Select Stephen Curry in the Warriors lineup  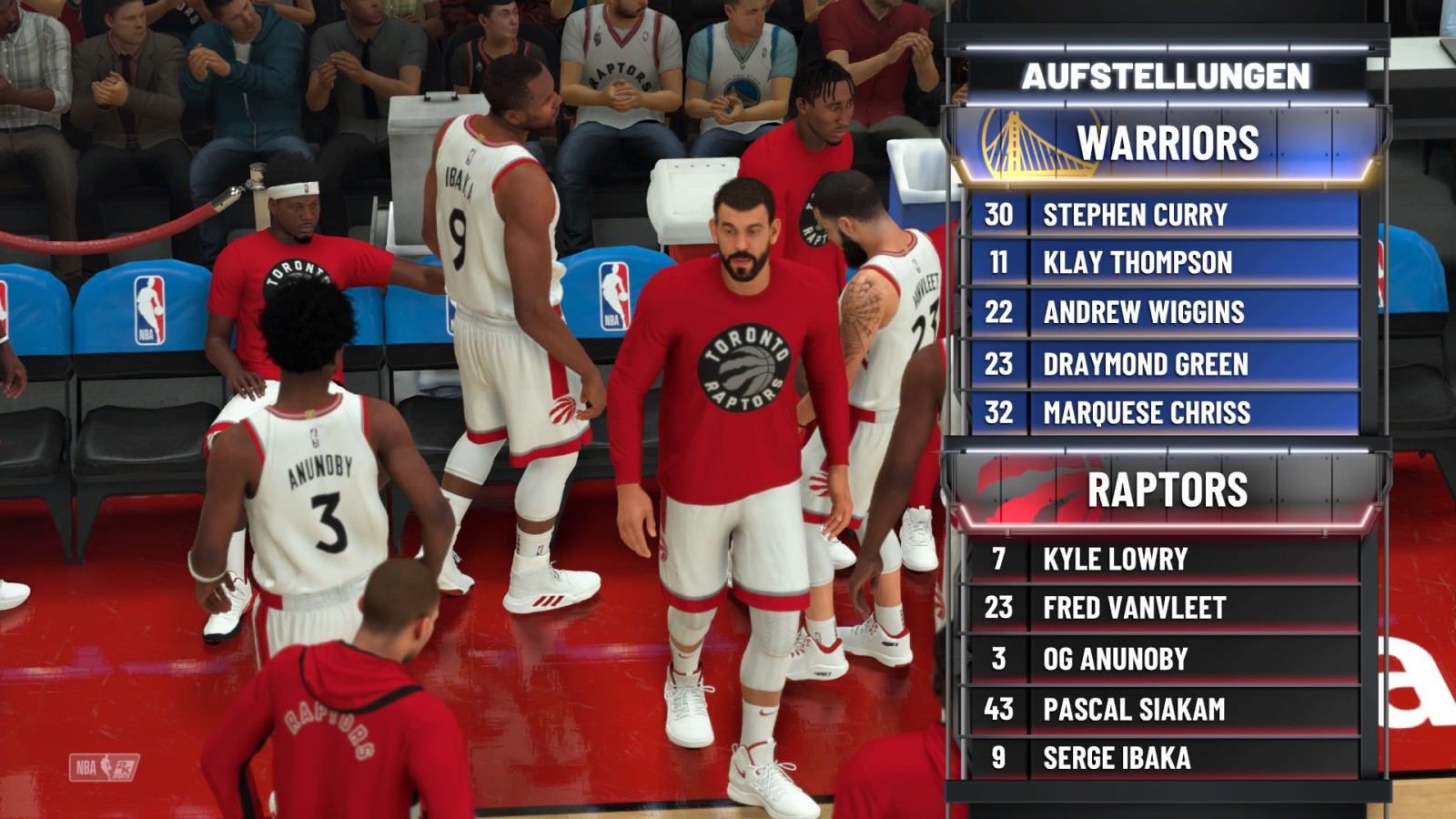click(x=1165, y=215)
